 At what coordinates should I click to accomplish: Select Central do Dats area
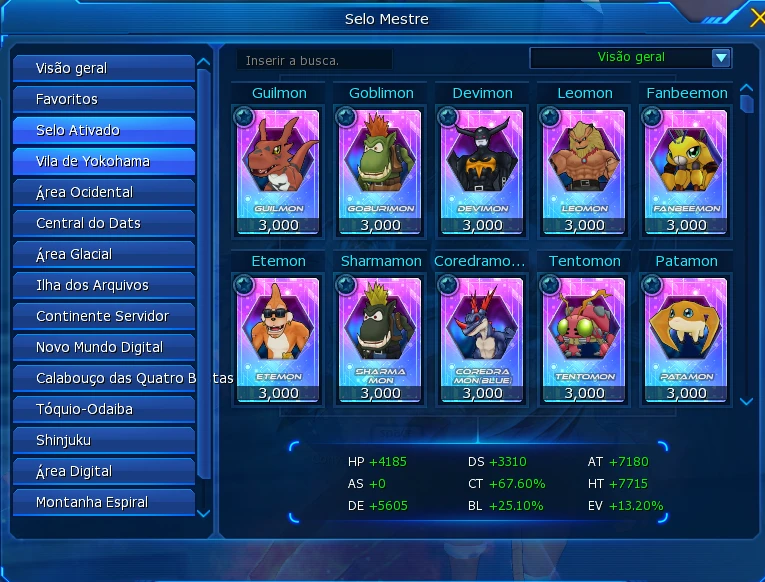(x=103, y=223)
